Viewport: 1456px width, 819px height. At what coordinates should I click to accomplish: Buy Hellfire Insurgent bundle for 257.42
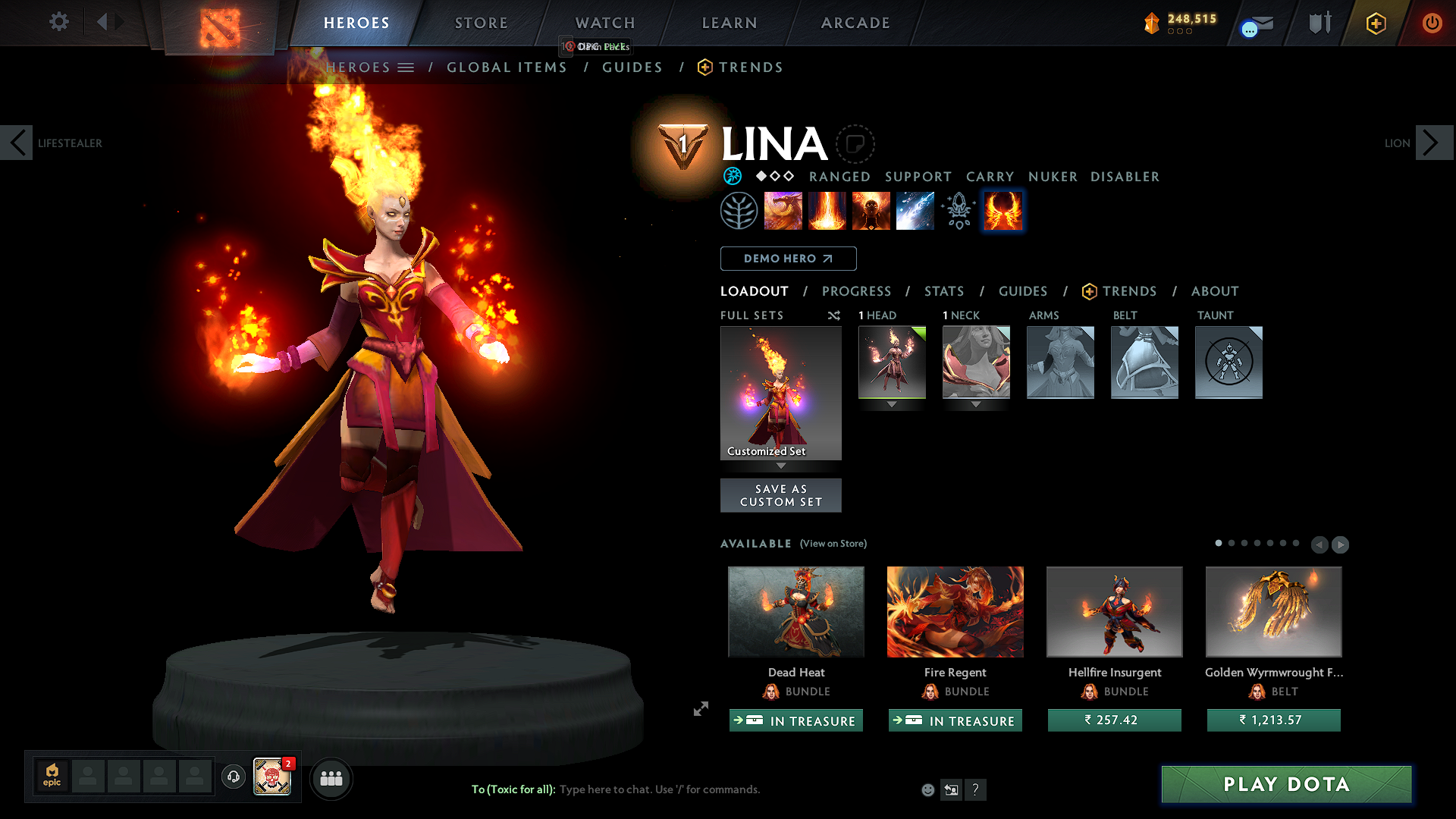1114,720
